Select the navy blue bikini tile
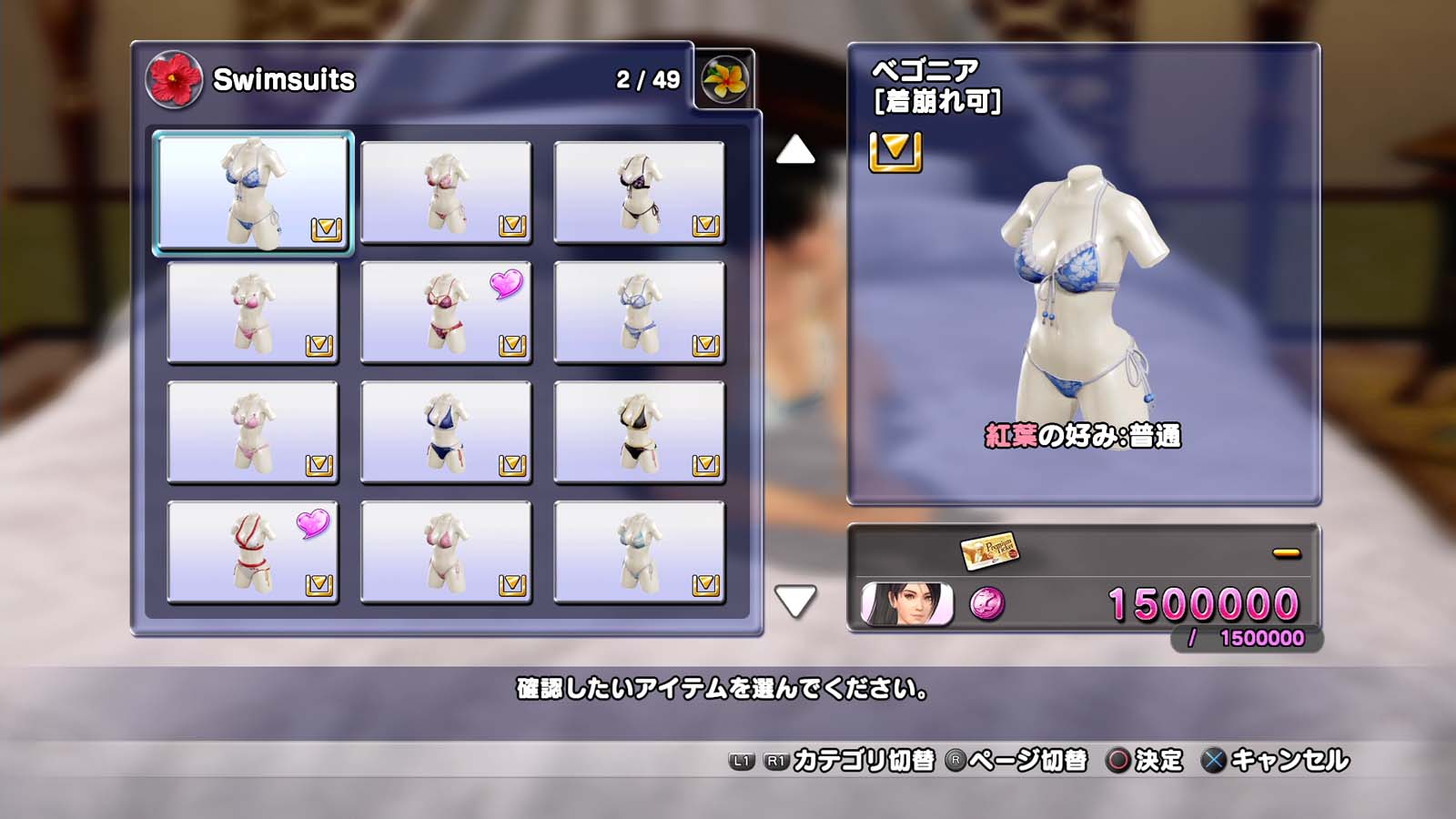 pyautogui.click(x=446, y=432)
